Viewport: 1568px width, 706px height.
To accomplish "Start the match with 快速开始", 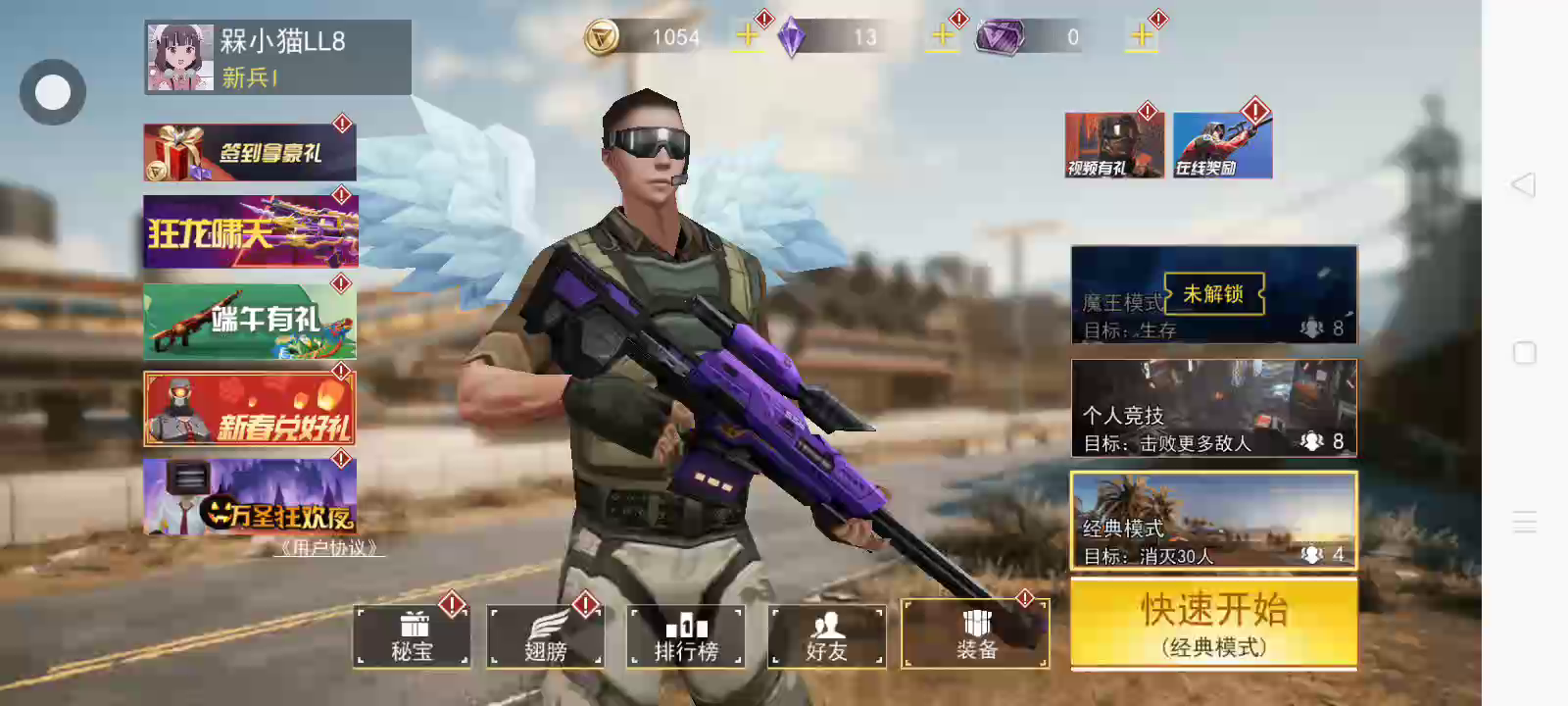I will click(x=1213, y=624).
